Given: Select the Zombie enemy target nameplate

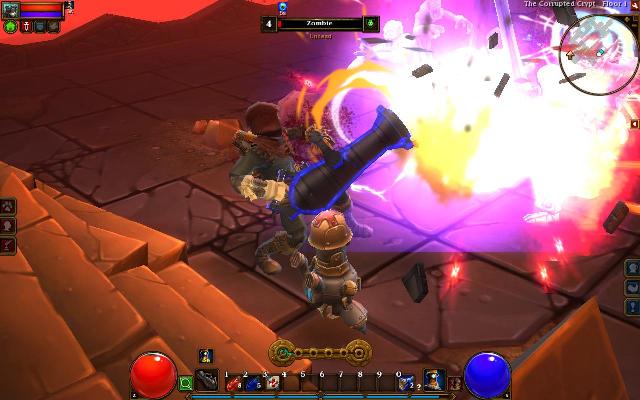Looking at the screenshot, I should 320,22.
